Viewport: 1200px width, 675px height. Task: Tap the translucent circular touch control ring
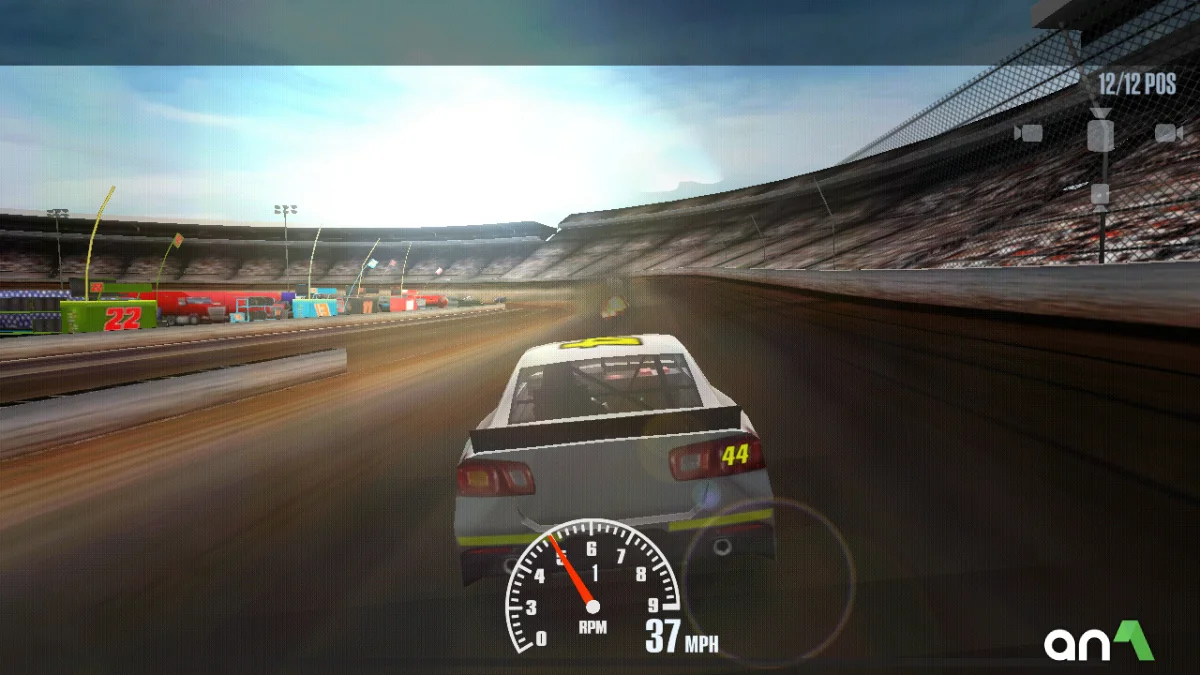tap(769, 583)
